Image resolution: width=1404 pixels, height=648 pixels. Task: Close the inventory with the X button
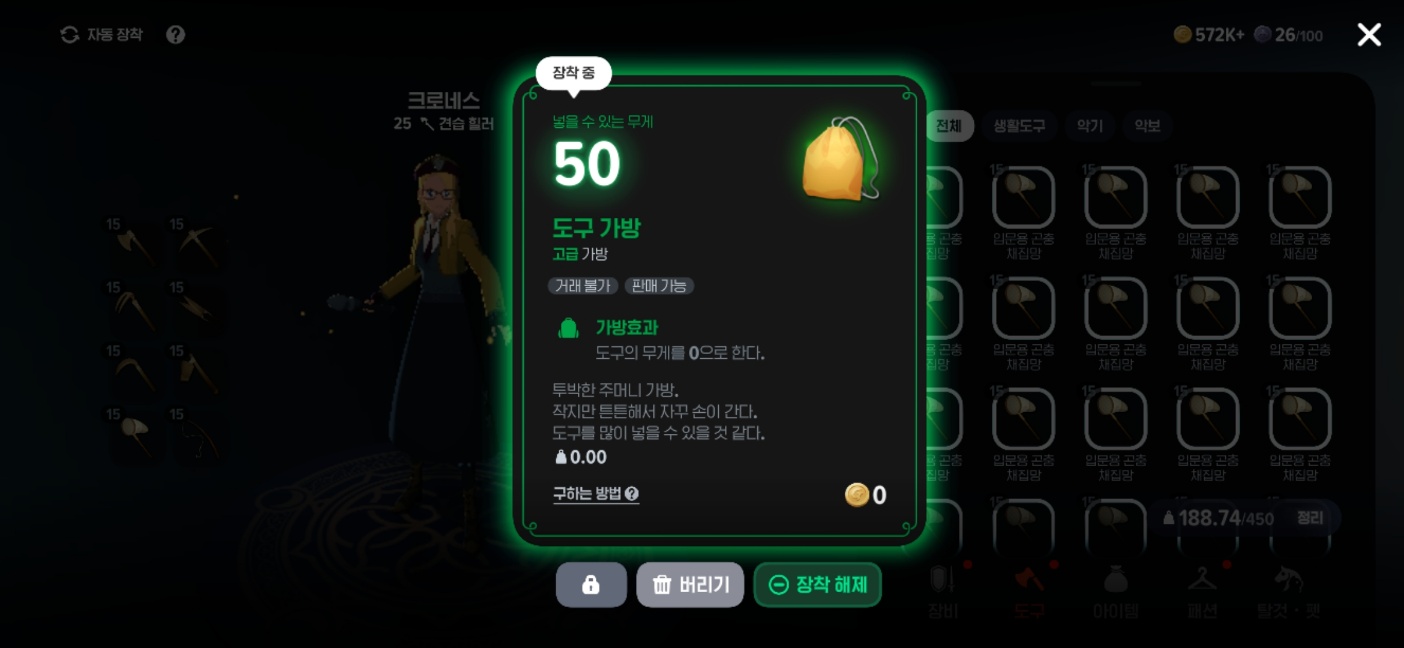(1368, 35)
